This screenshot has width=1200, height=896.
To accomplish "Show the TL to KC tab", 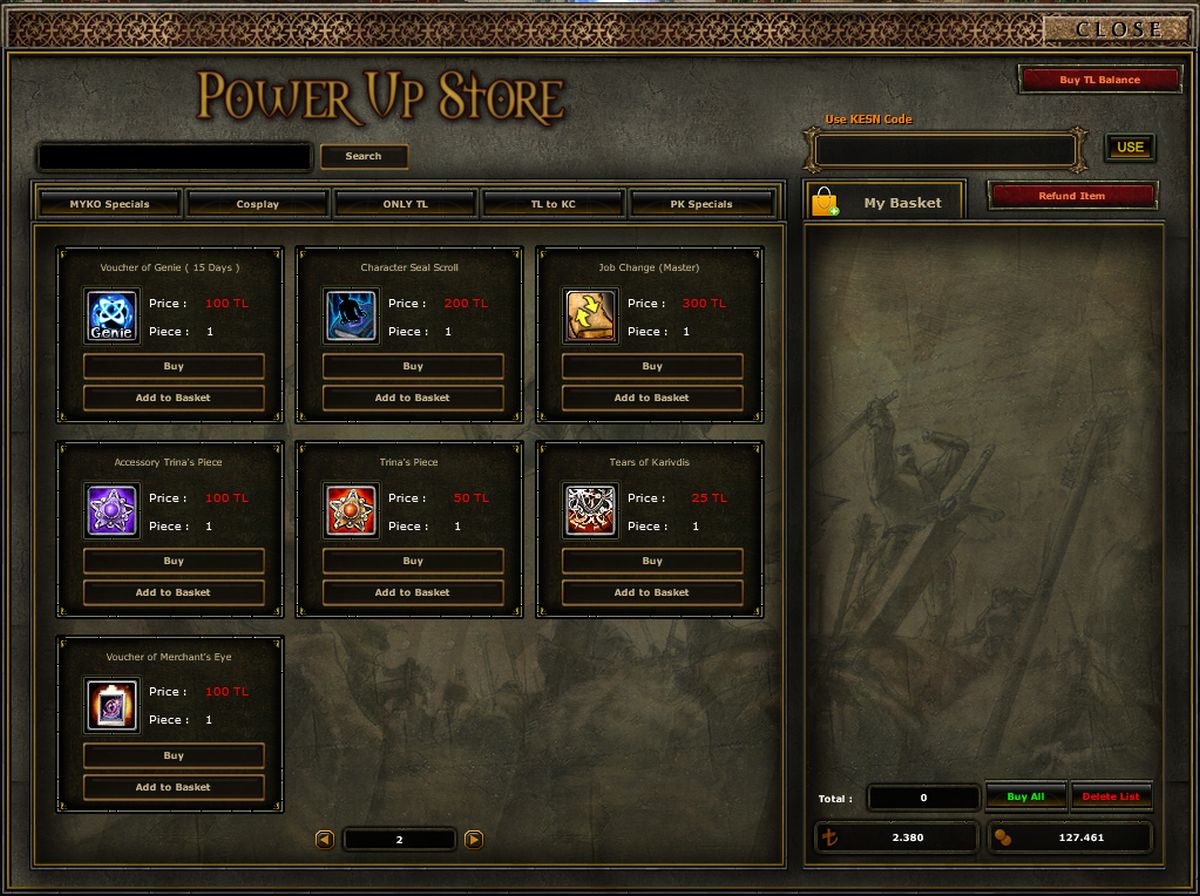I will [x=553, y=204].
